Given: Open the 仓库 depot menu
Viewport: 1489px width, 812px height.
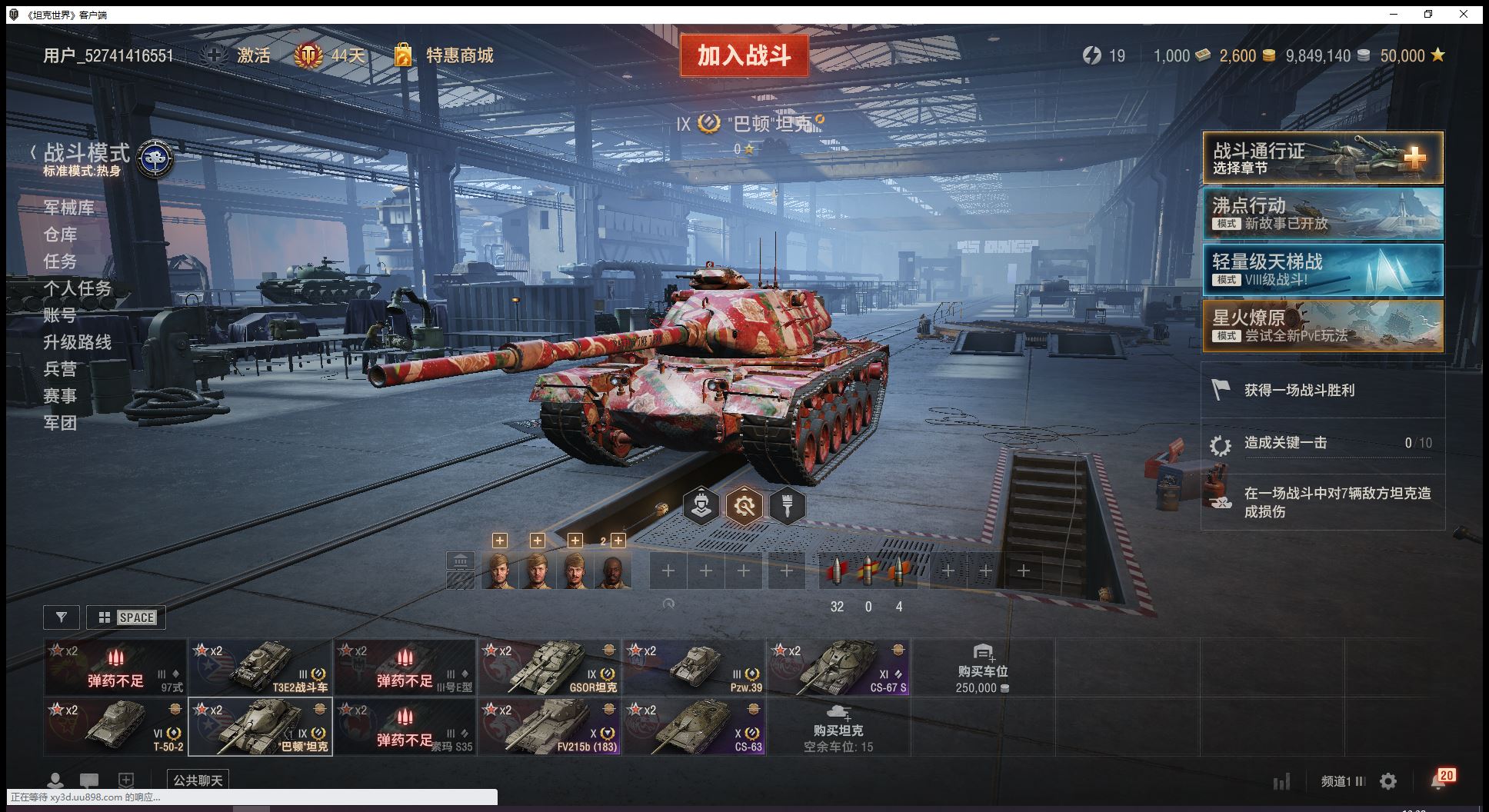Looking at the screenshot, I should tap(60, 235).
